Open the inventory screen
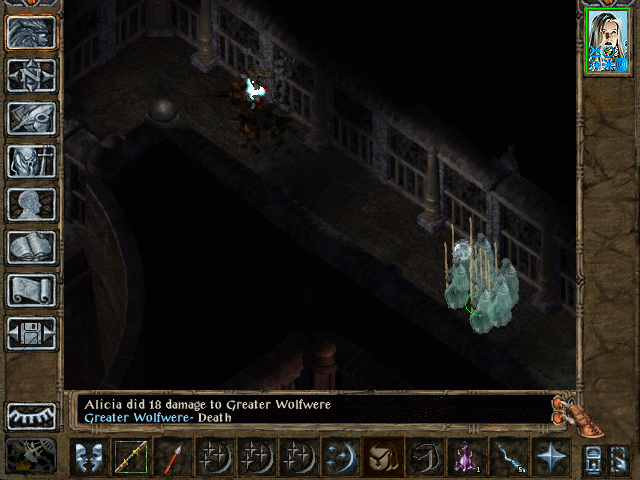640x480 pixels. [31, 161]
